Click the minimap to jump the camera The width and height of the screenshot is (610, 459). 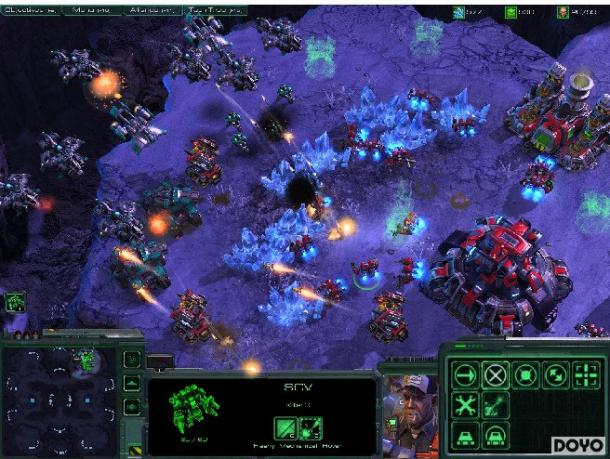coord(60,400)
